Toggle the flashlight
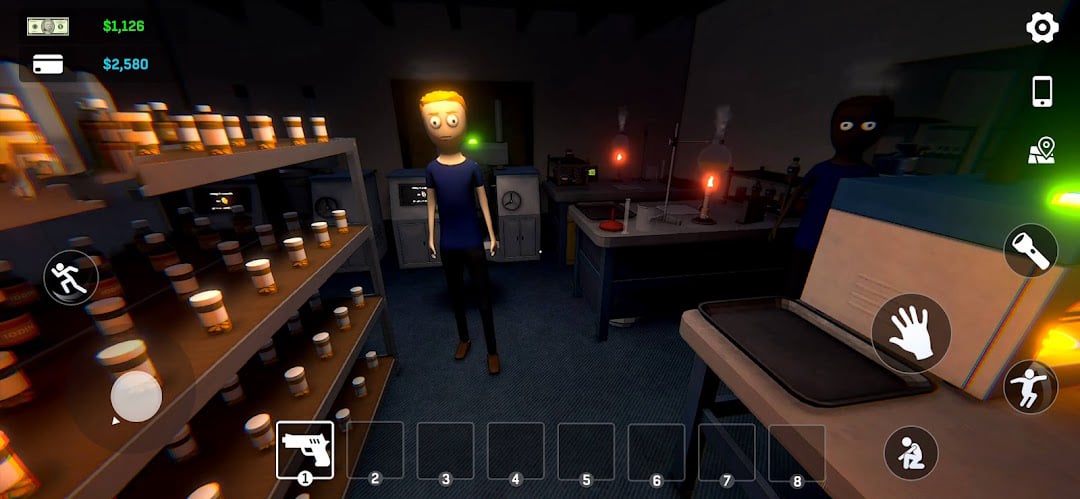Image resolution: width=1080 pixels, height=499 pixels. [x=1030, y=249]
